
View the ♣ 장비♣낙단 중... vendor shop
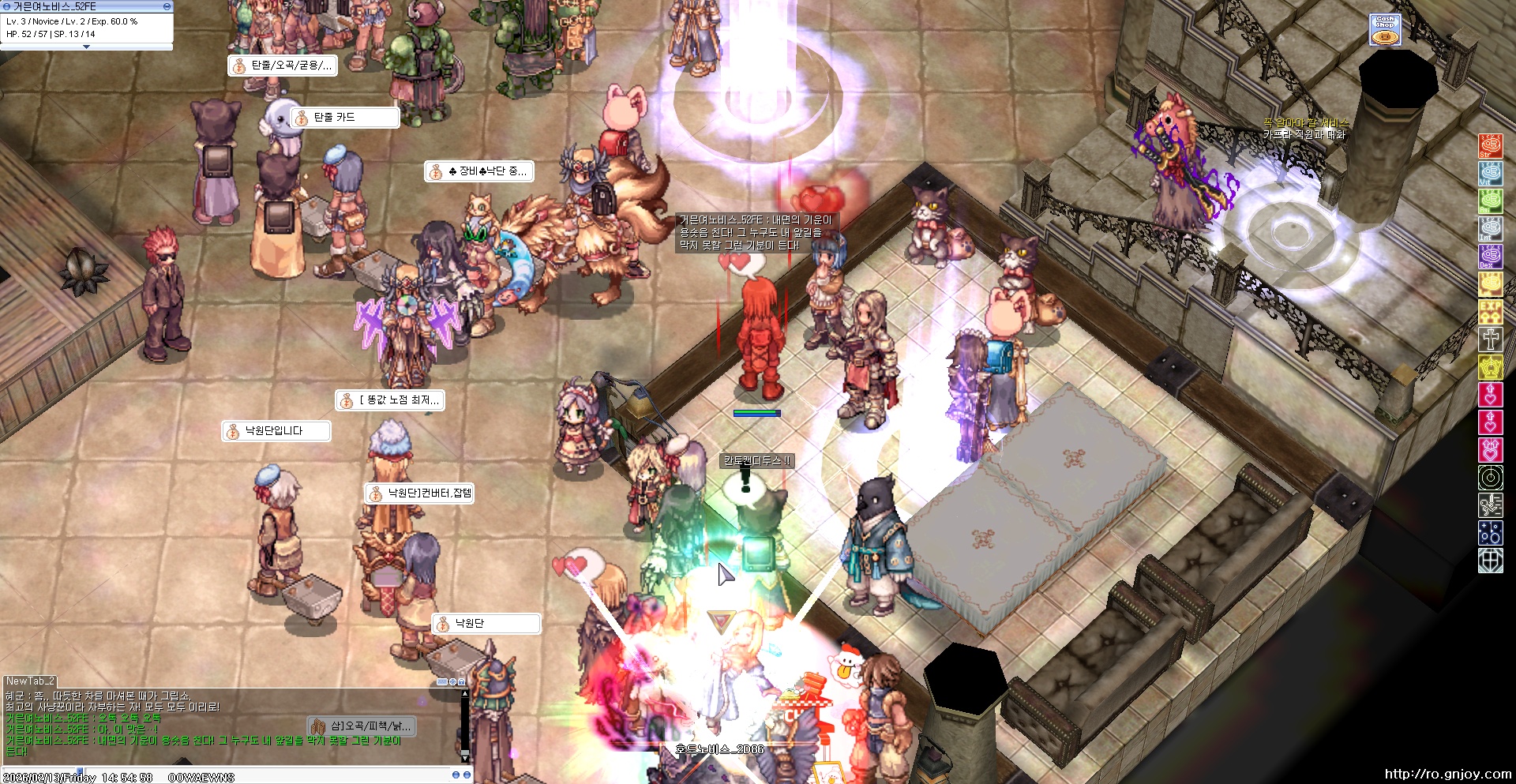point(479,171)
